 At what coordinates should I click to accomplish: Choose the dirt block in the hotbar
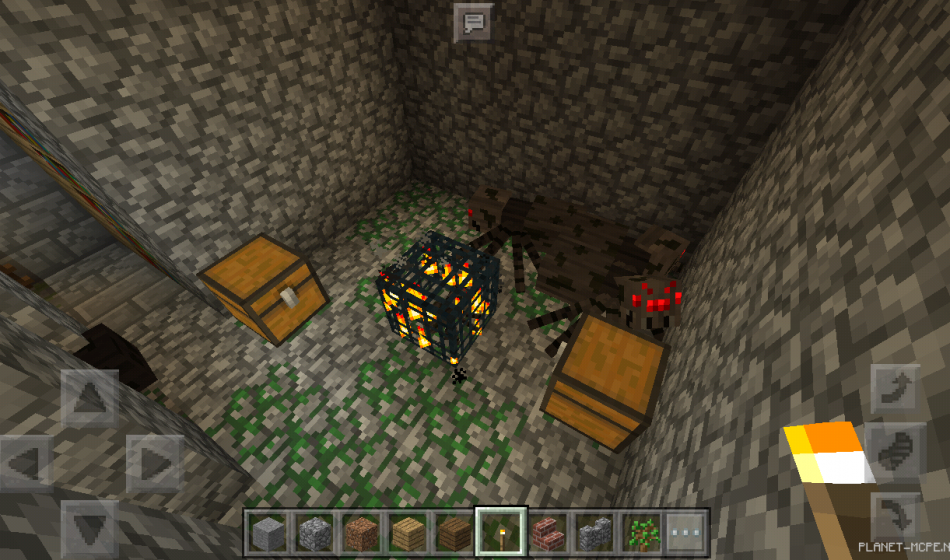coord(361,530)
